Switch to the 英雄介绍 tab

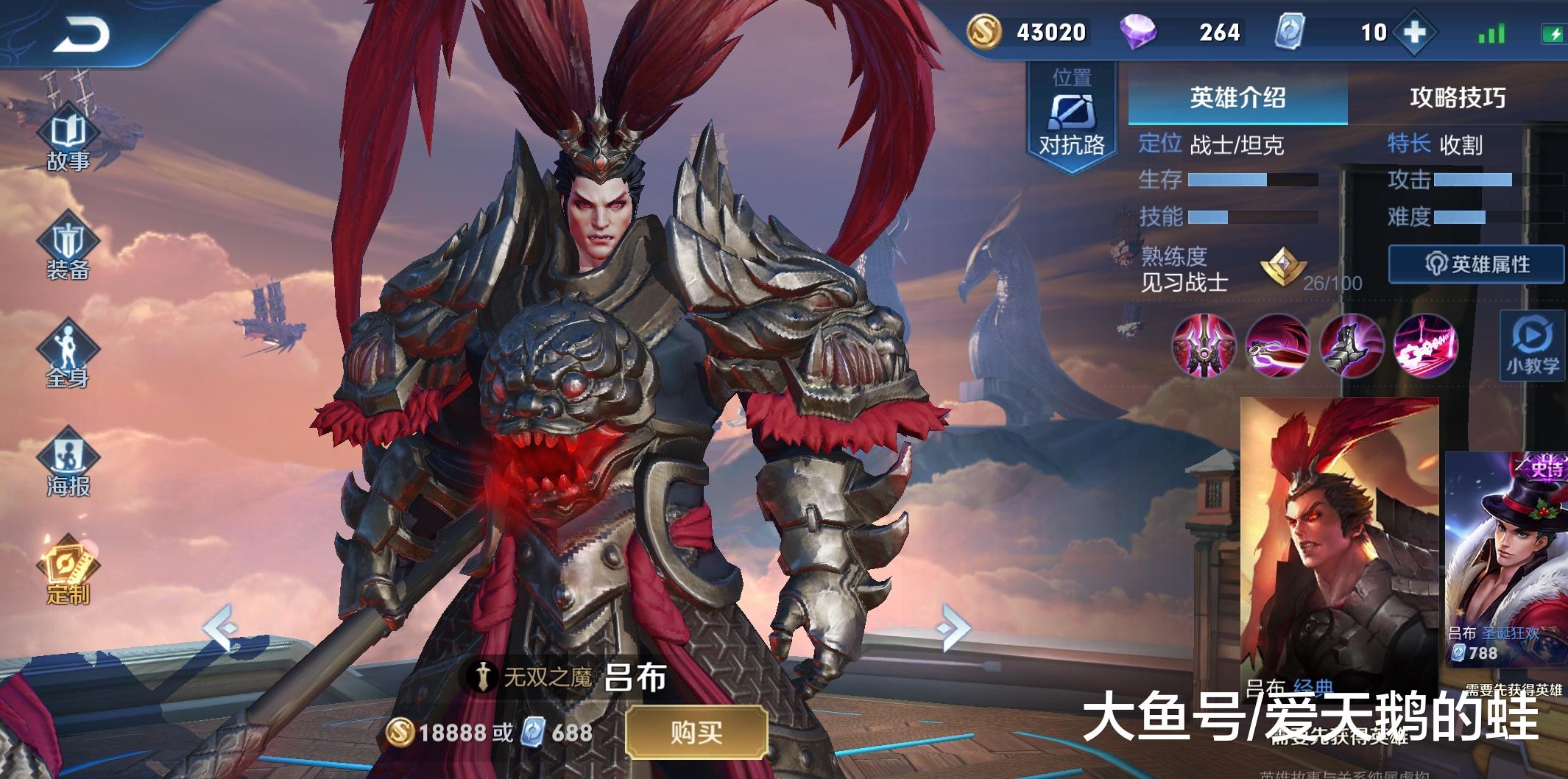coord(1237,97)
